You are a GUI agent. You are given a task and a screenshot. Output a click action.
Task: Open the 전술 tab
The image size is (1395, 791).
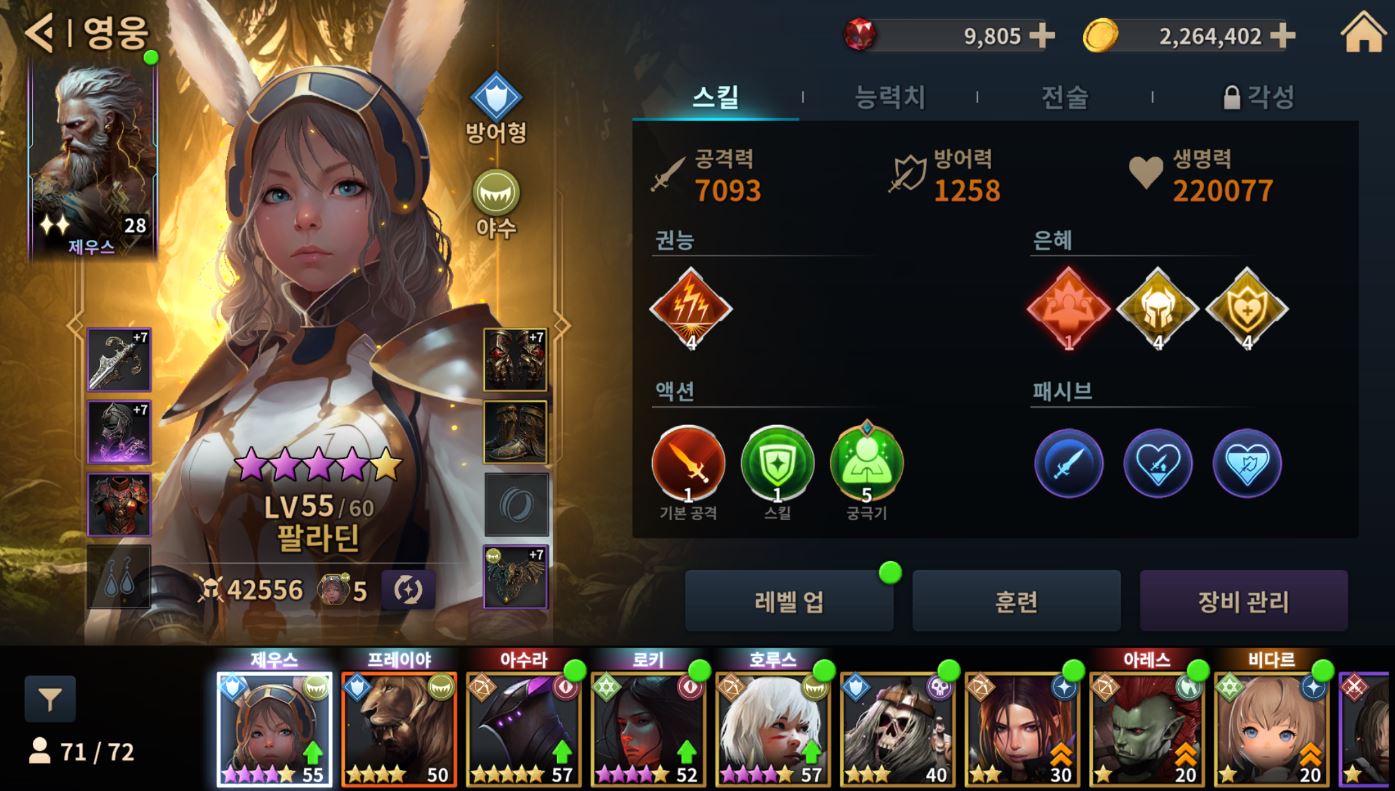pyautogui.click(x=1064, y=97)
